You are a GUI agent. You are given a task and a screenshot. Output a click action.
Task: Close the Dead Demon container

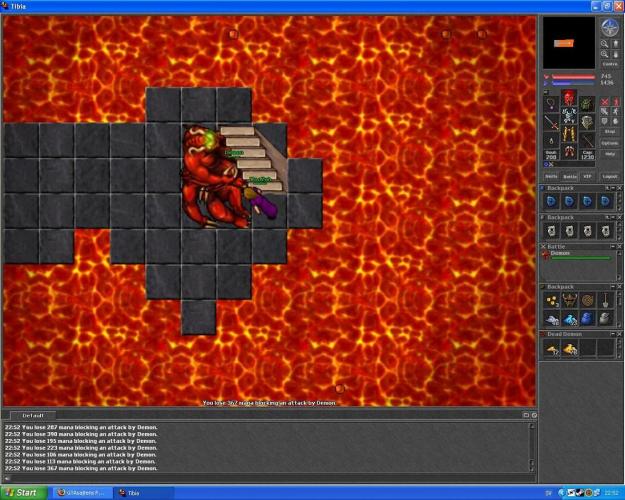click(x=617, y=333)
